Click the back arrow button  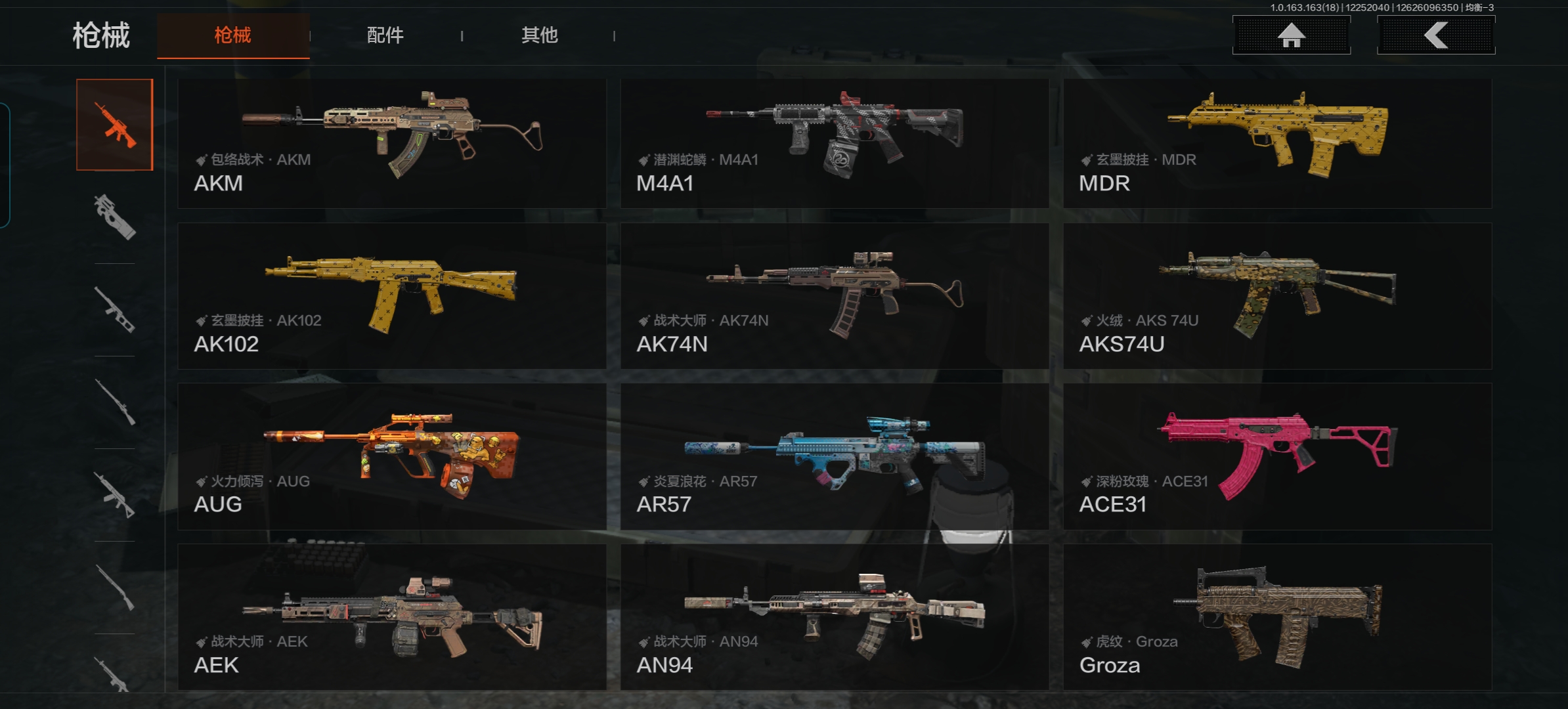[x=1436, y=35]
